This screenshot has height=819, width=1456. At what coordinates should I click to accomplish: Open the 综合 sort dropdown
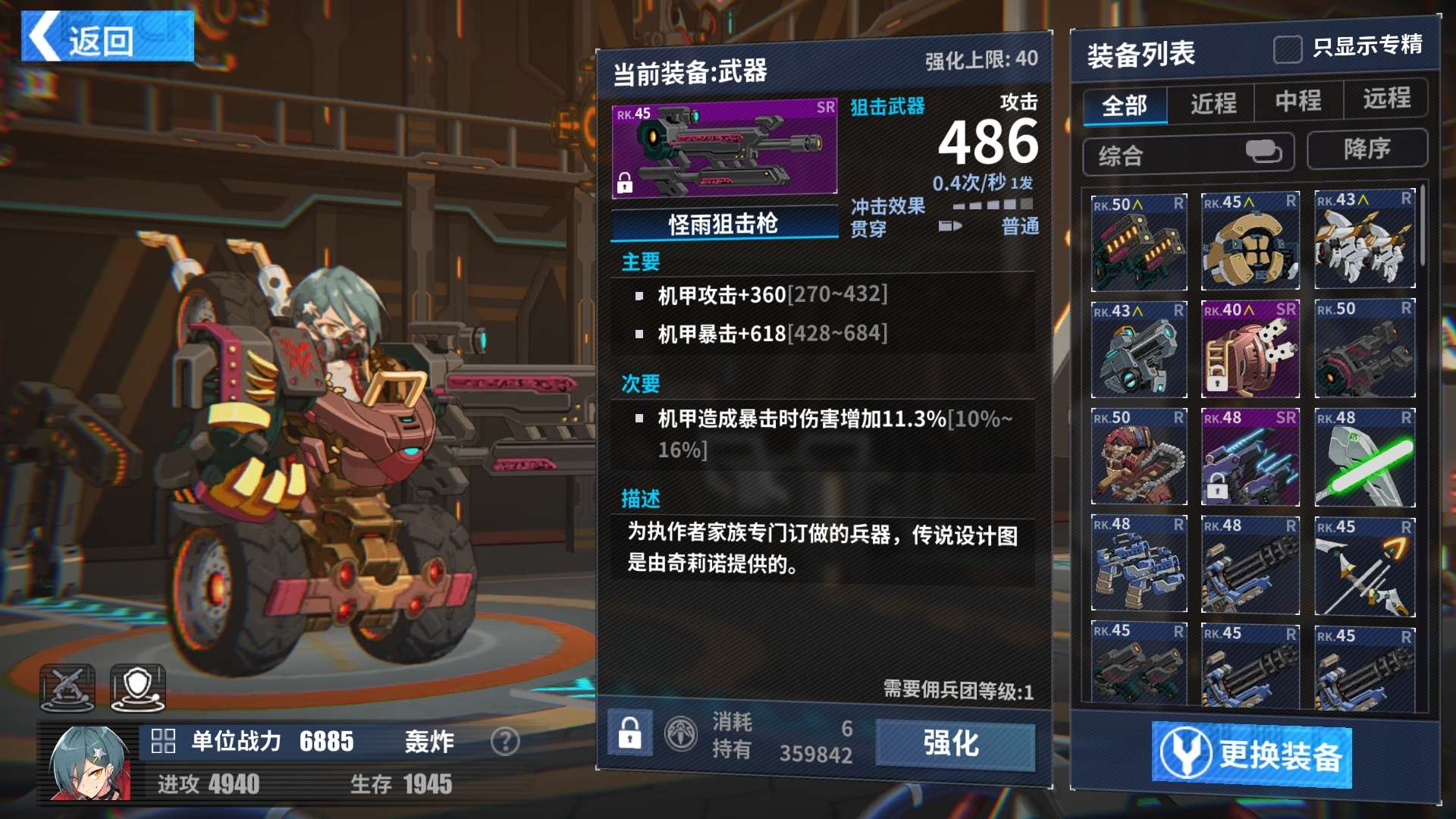1188,154
